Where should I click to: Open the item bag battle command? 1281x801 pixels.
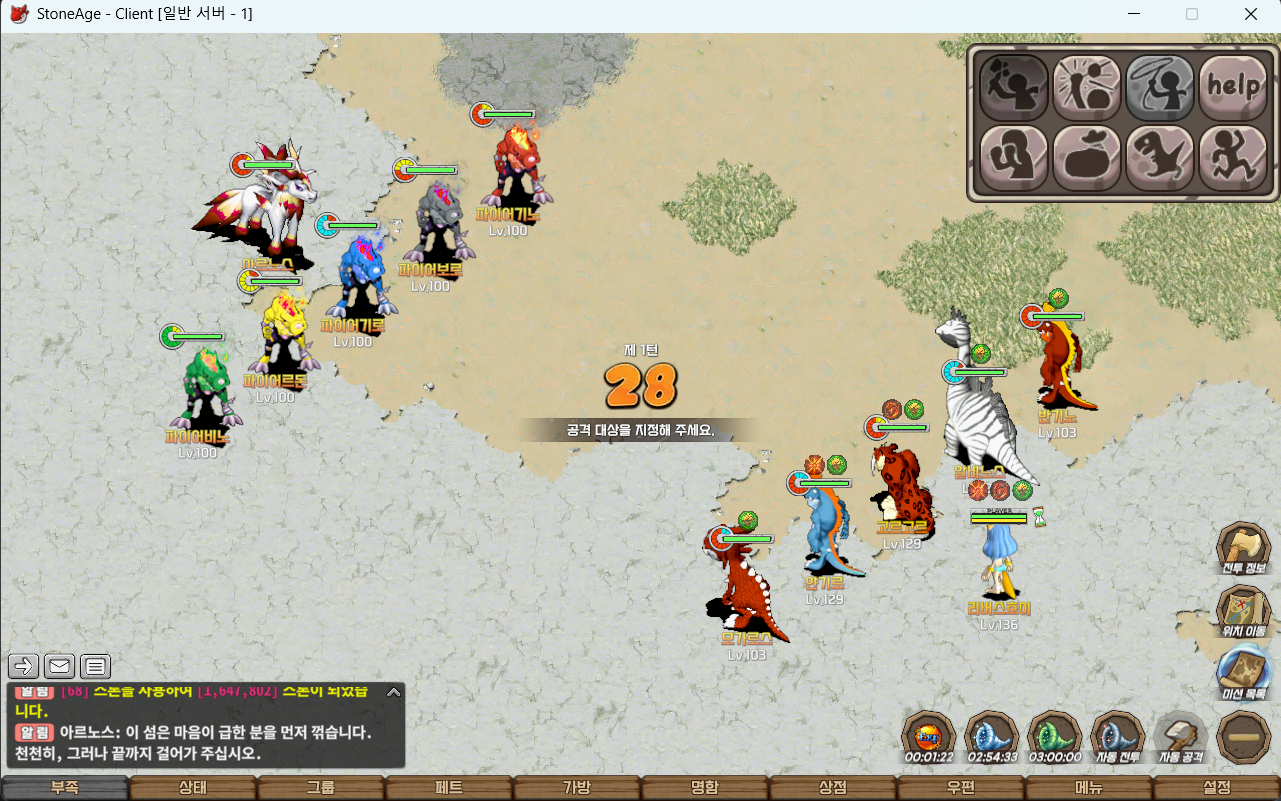point(1087,158)
